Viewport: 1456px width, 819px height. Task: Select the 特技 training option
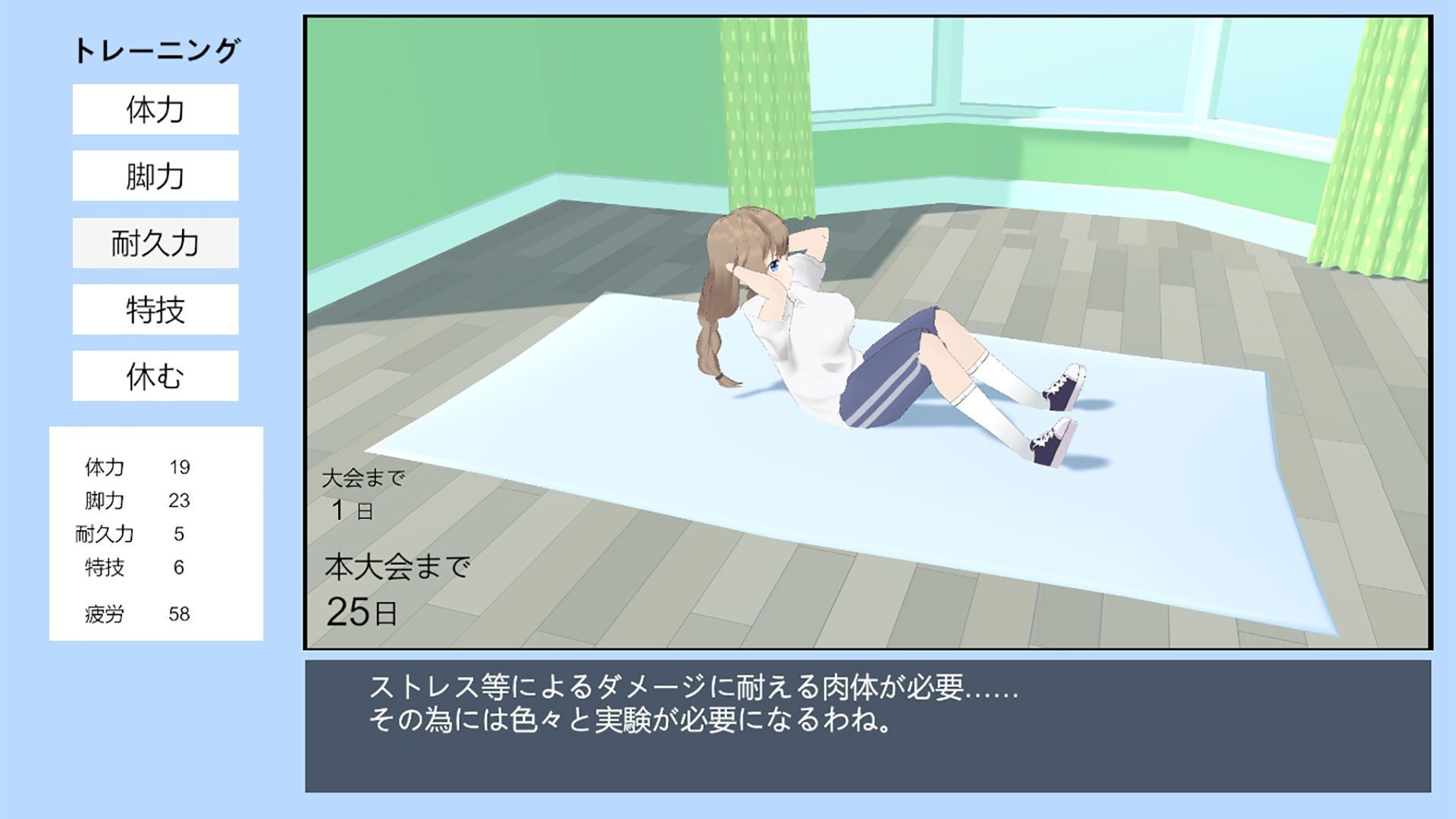[x=154, y=309]
